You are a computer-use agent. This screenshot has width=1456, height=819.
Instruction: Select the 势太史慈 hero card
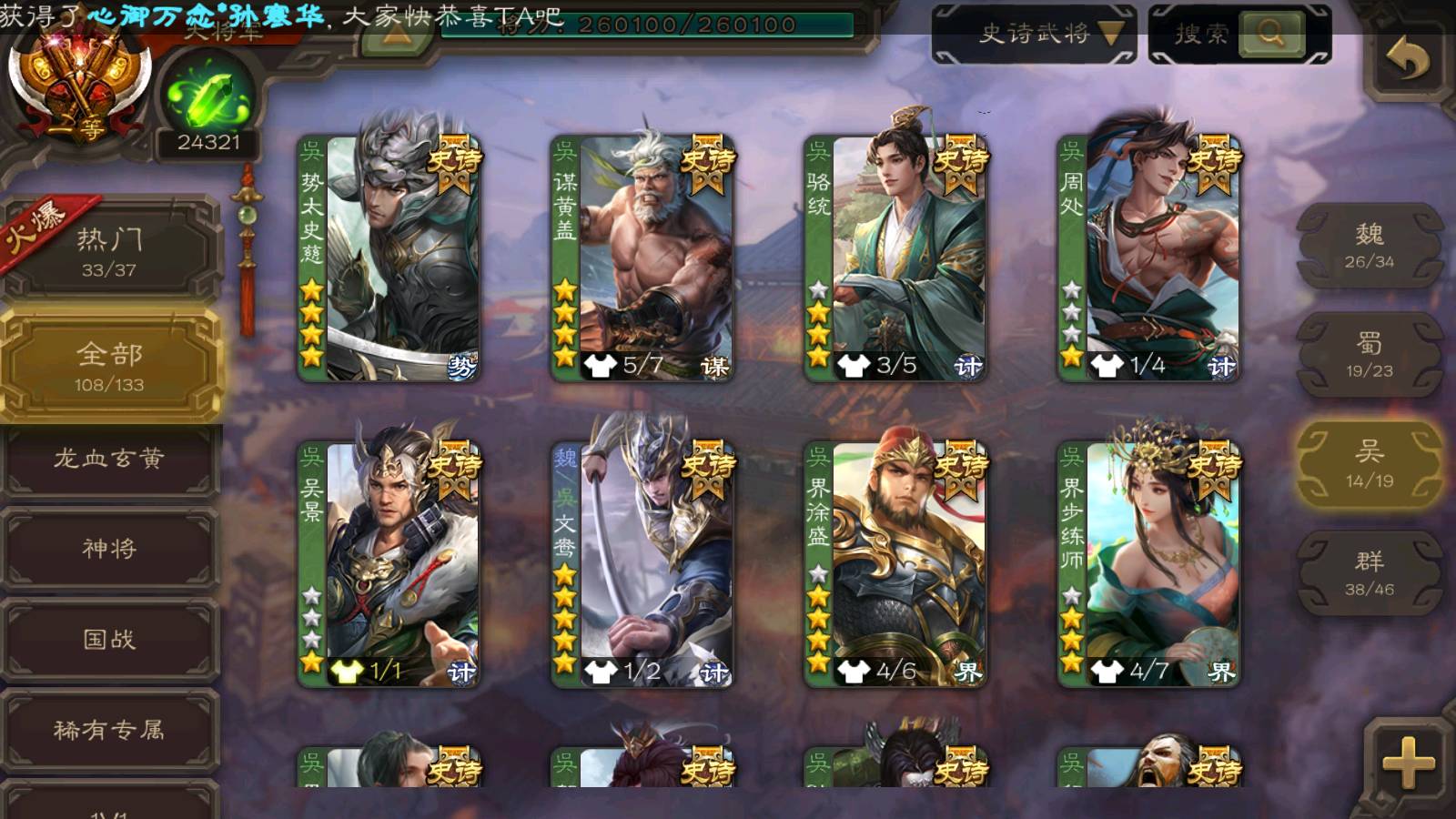click(x=389, y=258)
